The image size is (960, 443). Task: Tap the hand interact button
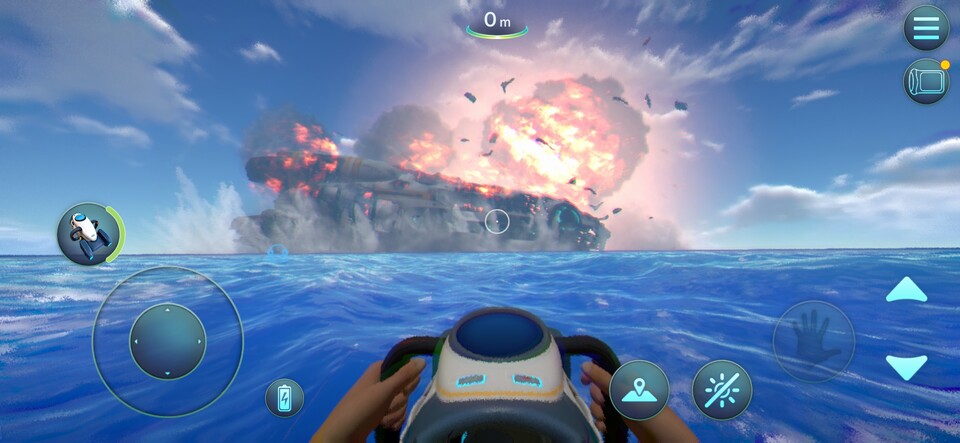[813, 341]
